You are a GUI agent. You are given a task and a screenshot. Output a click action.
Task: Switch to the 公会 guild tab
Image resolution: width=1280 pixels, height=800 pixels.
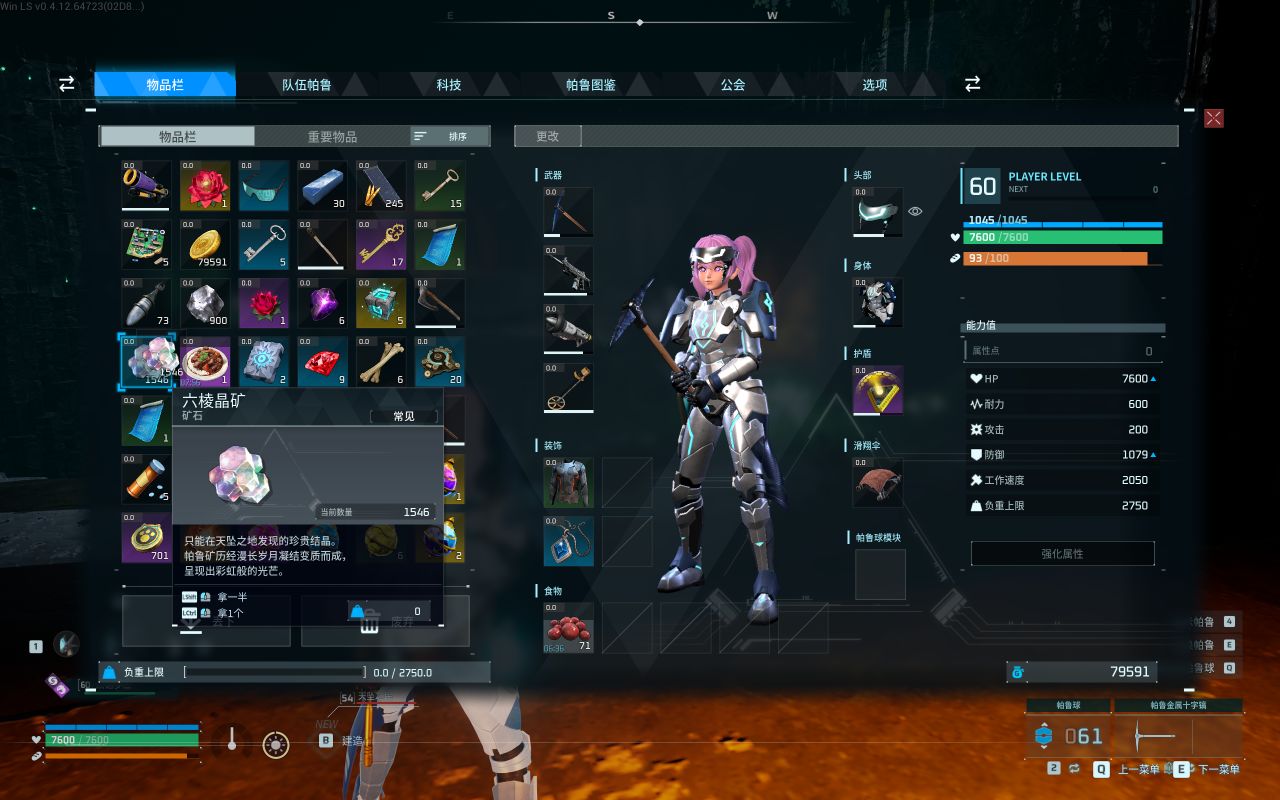pyautogui.click(x=733, y=85)
